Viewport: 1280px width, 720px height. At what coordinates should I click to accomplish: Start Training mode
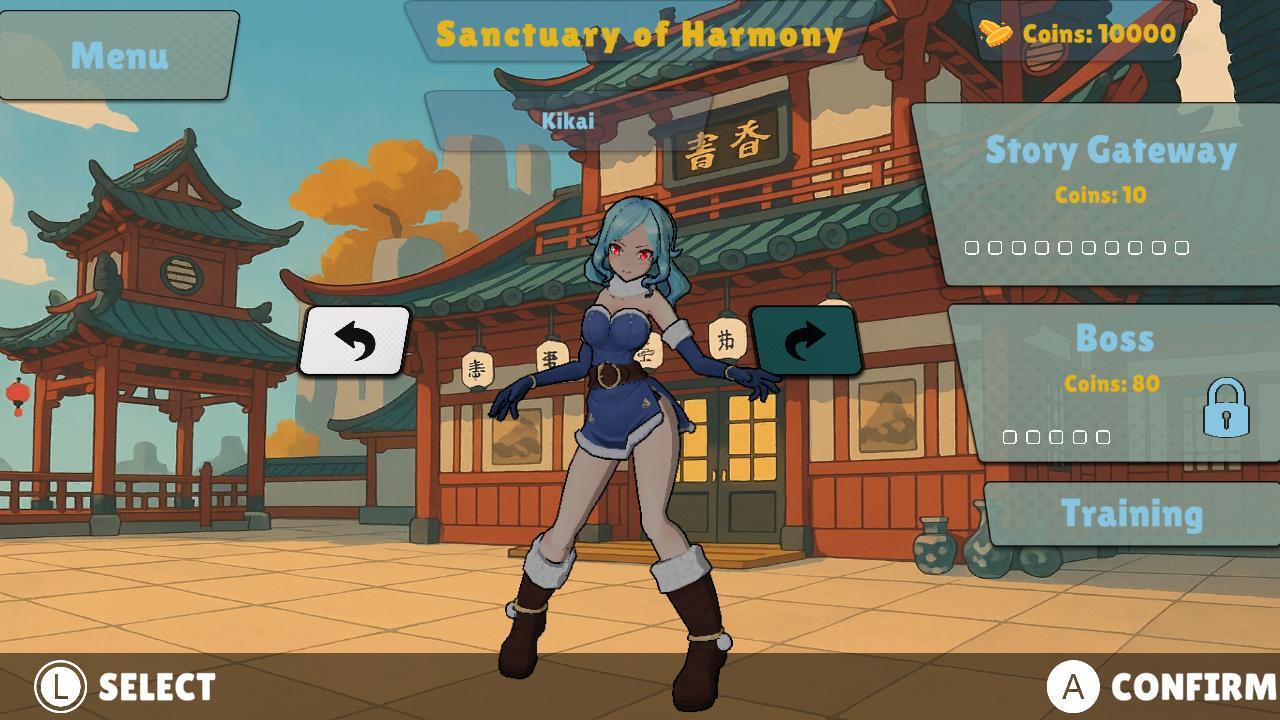click(1133, 512)
